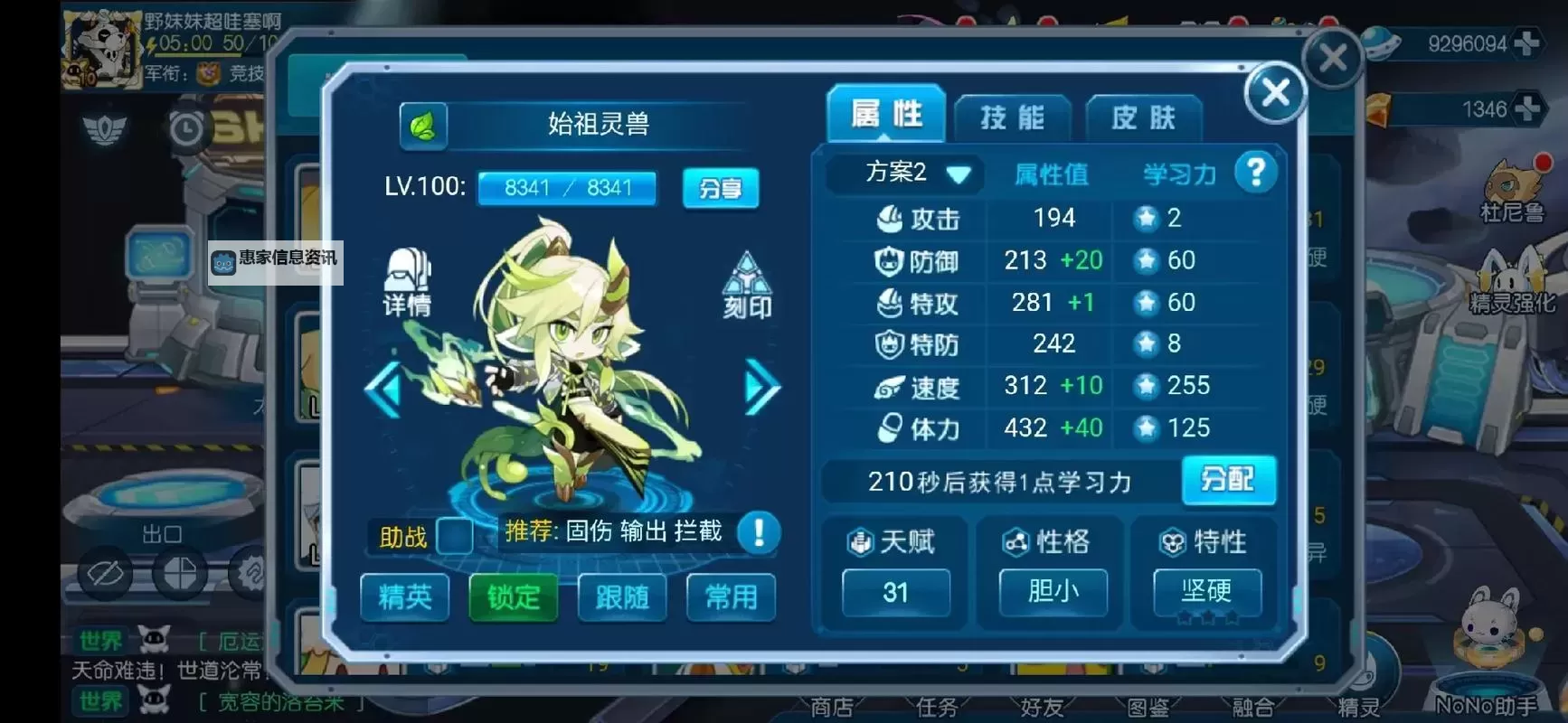Open the 学习力 help question mark
The height and width of the screenshot is (723, 1568).
pos(1256,171)
